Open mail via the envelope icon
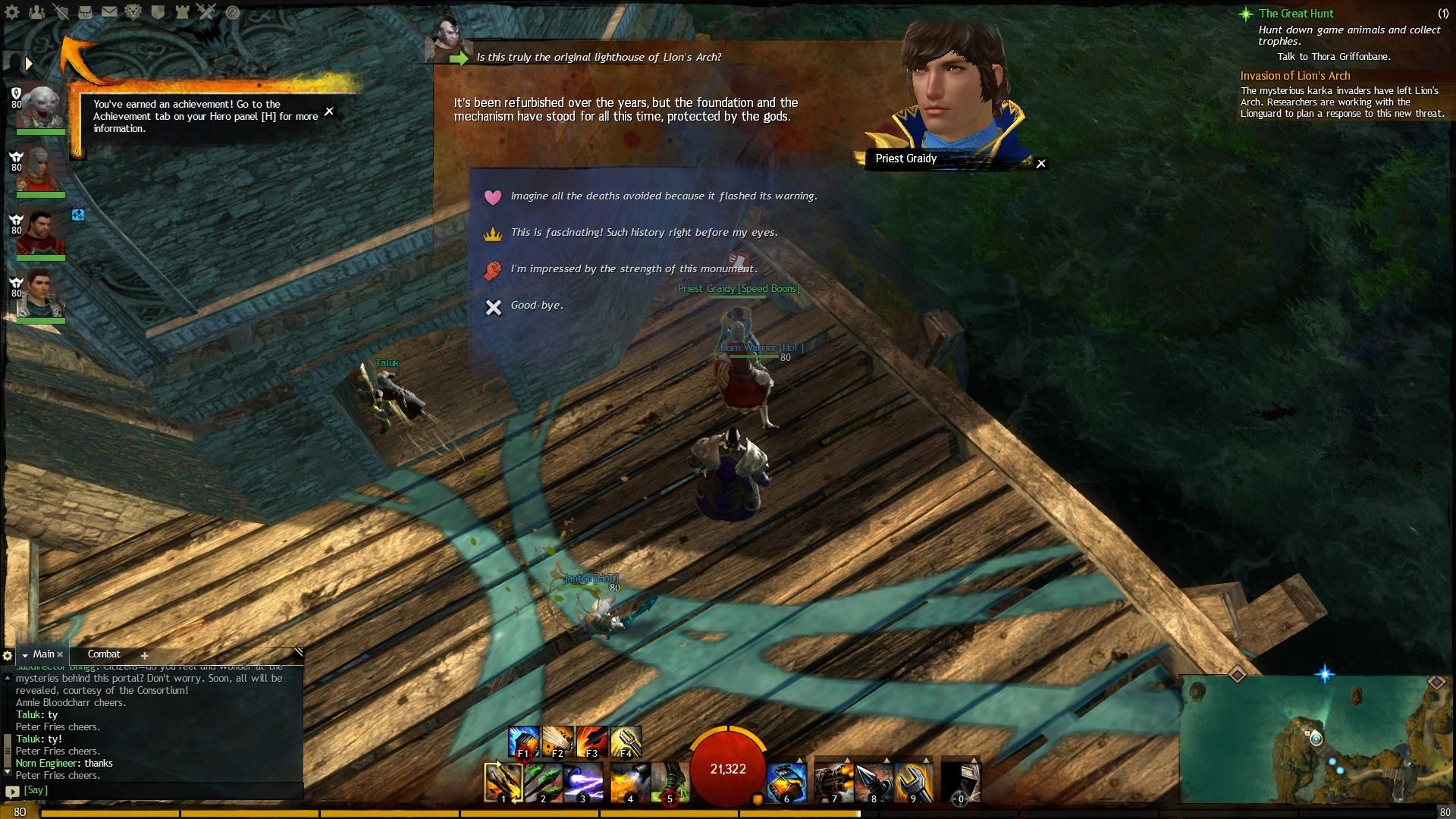This screenshot has width=1456, height=819. [x=109, y=12]
